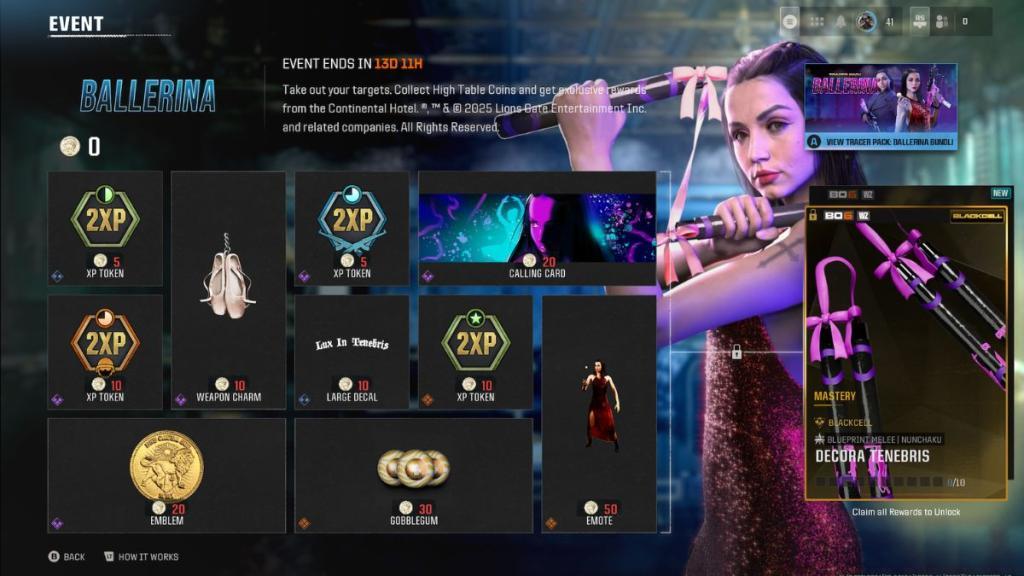Pick the green star 2XP token reward
Viewport: 1024px width, 576px height.
tap(475, 351)
